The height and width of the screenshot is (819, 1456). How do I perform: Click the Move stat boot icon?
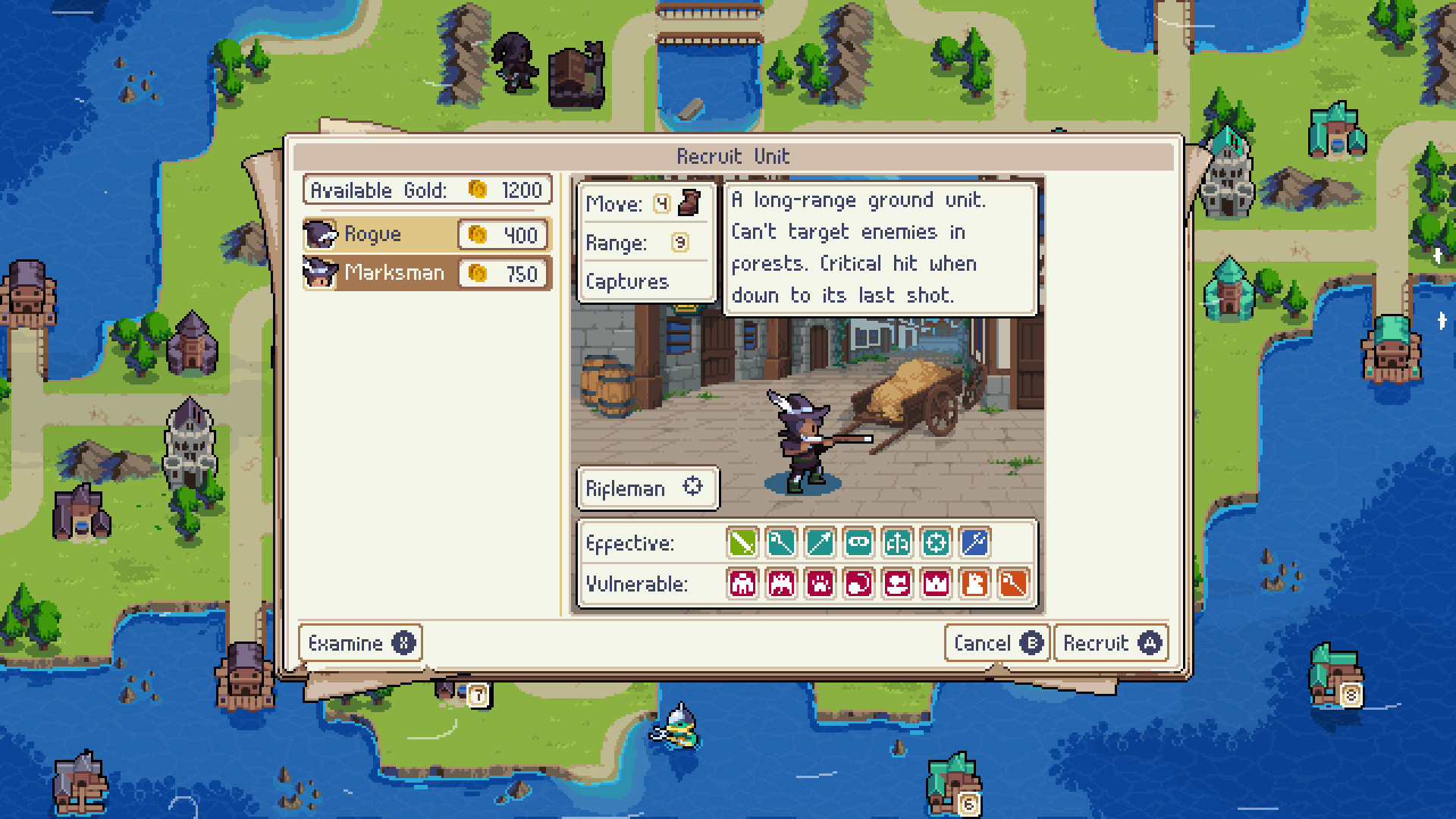point(689,203)
